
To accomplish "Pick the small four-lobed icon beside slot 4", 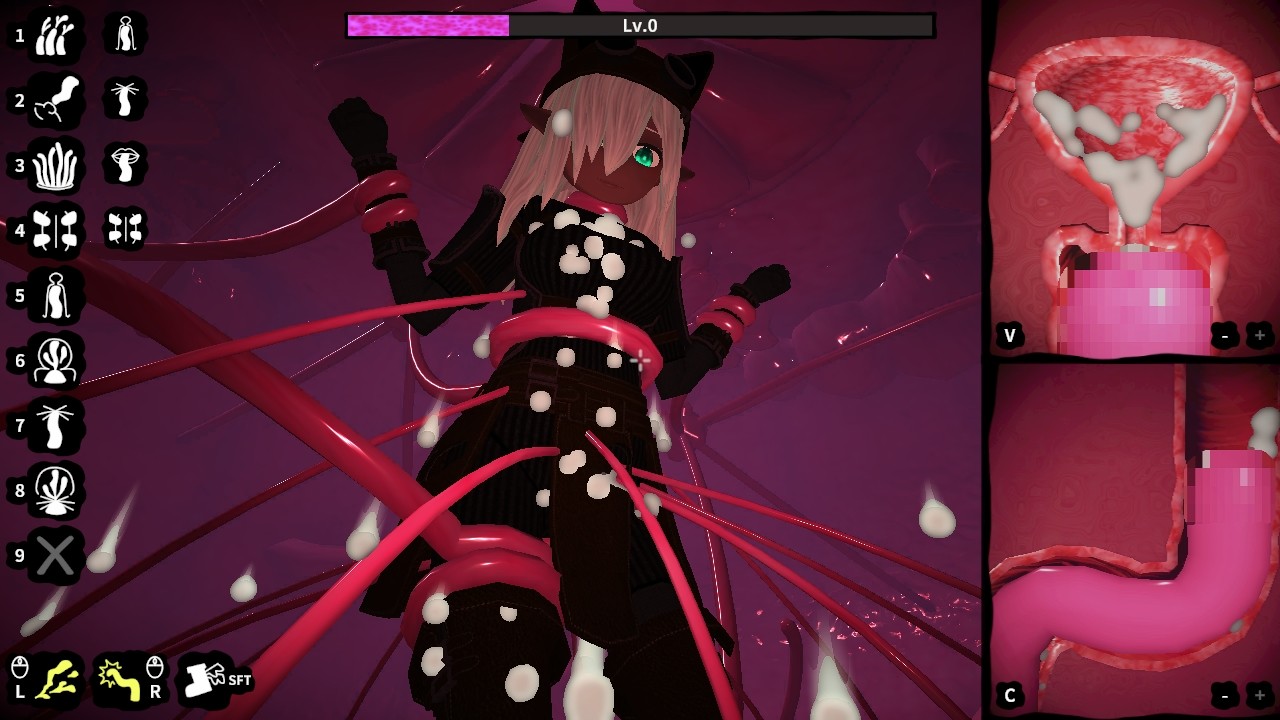I will click(x=125, y=229).
